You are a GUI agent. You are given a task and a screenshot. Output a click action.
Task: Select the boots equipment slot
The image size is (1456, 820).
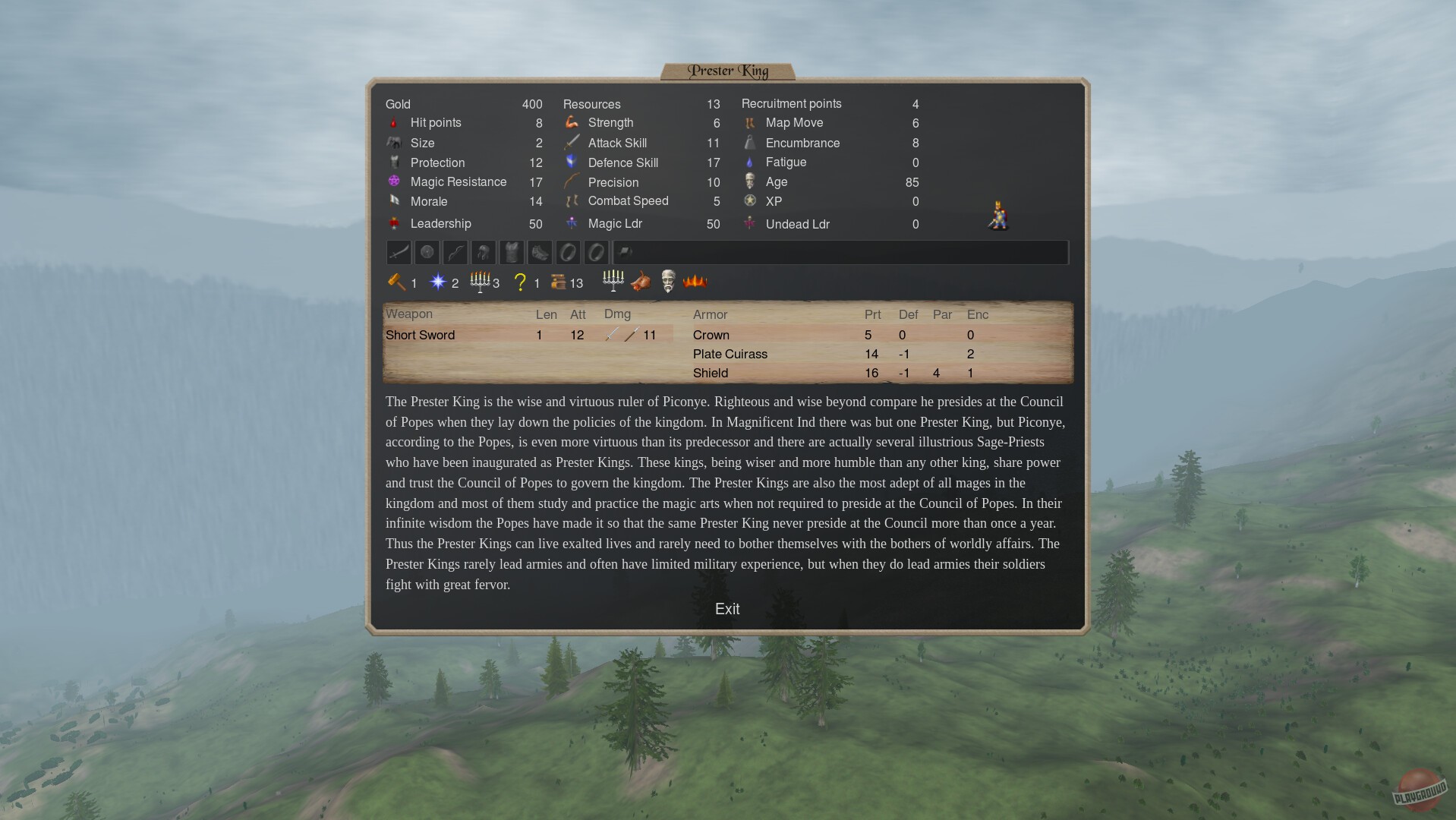tap(540, 252)
